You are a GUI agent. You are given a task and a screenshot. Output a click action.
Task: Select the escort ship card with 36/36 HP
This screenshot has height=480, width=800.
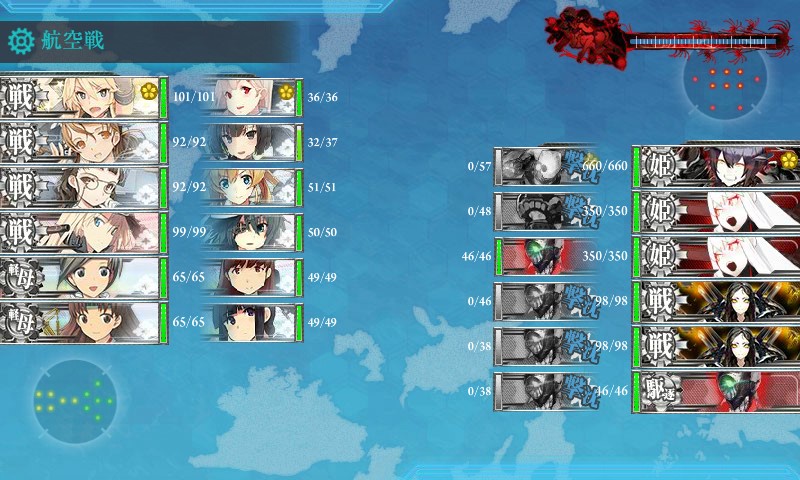[252, 97]
